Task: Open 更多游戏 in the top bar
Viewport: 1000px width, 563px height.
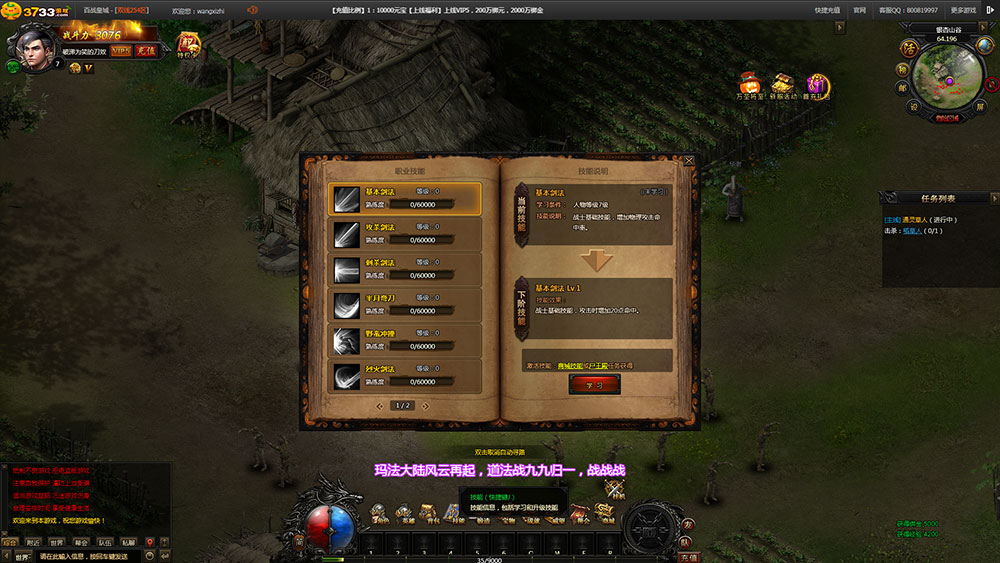Action: (x=964, y=9)
